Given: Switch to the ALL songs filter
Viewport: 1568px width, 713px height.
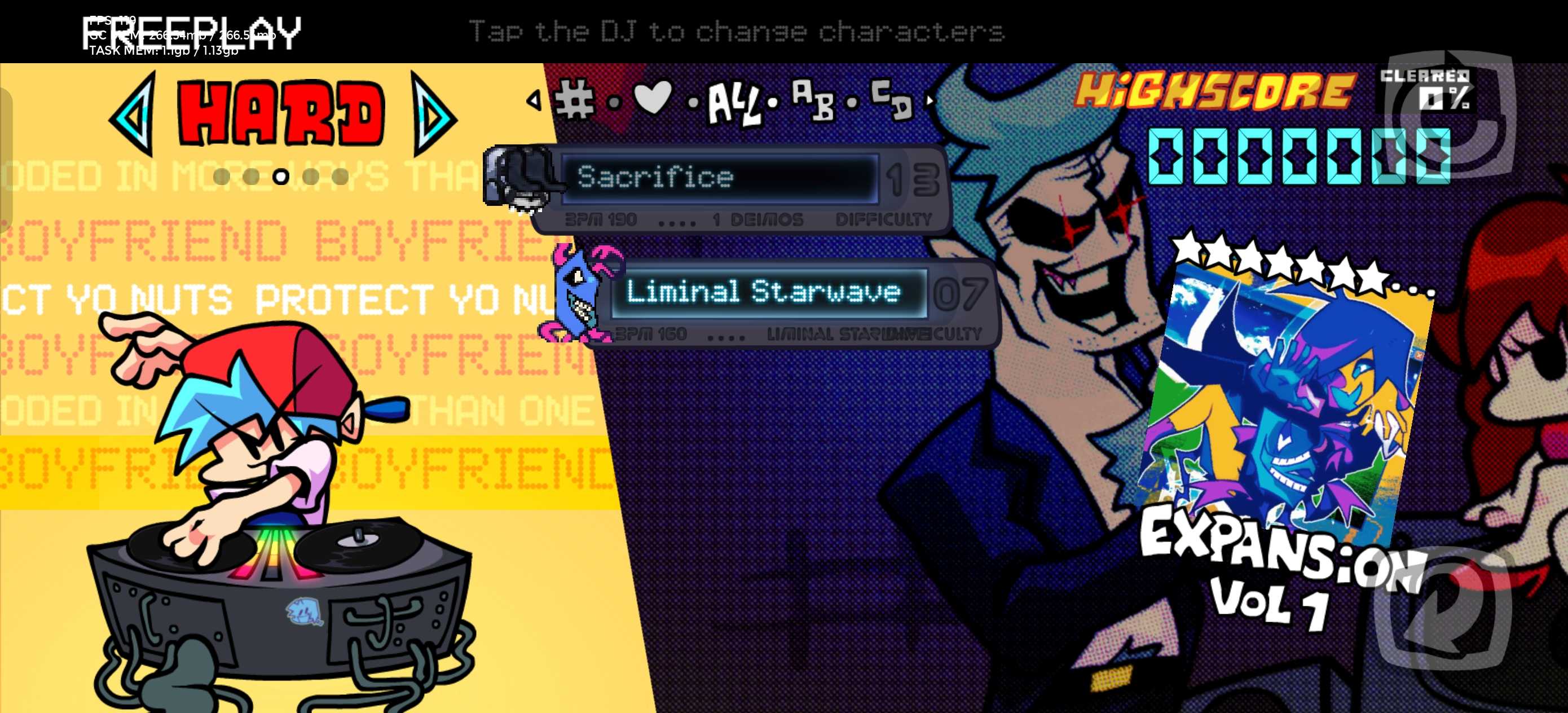Looking at the screenshot, I should (734, 104).
